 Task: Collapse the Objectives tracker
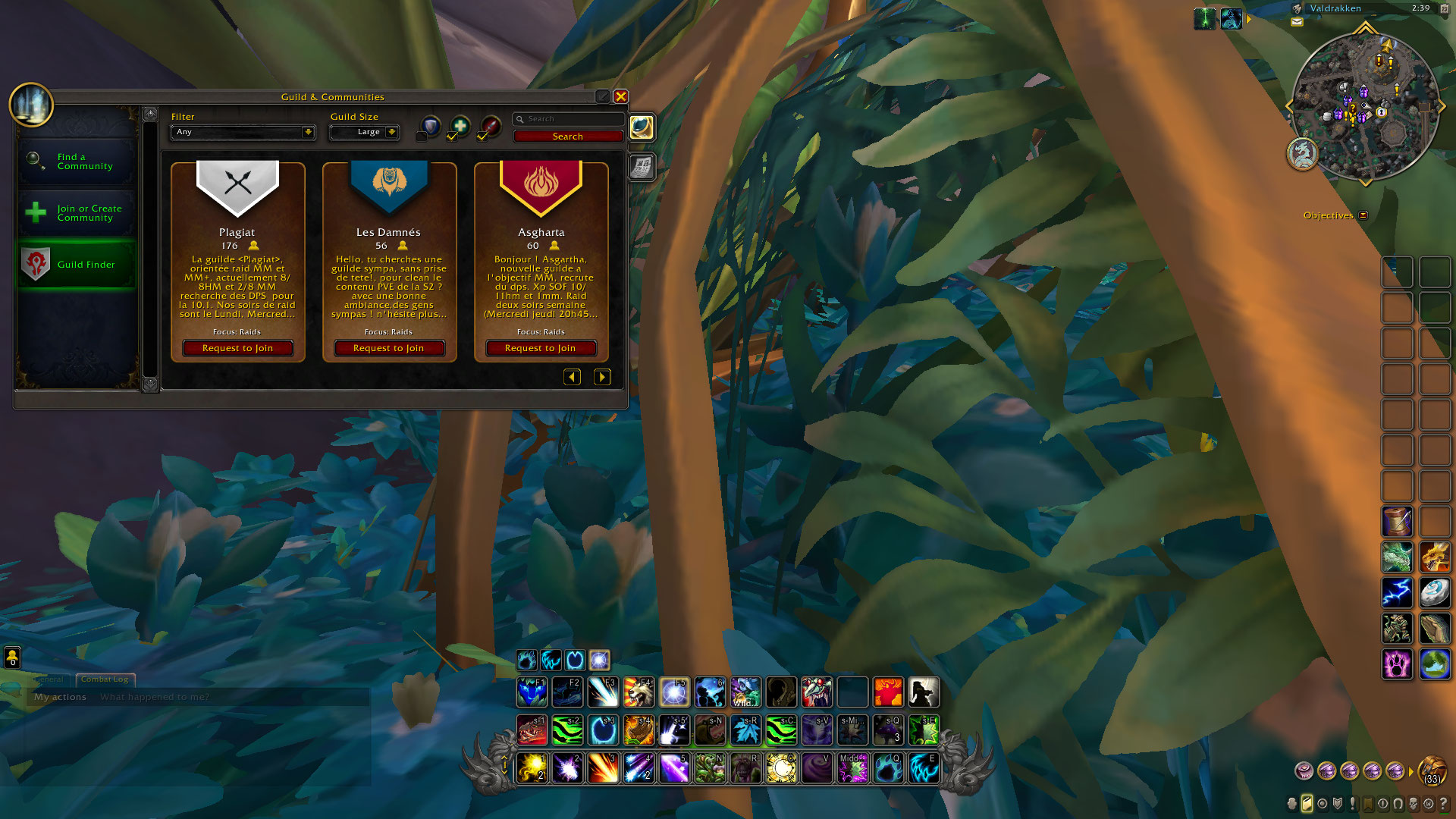coord(1363,215)
